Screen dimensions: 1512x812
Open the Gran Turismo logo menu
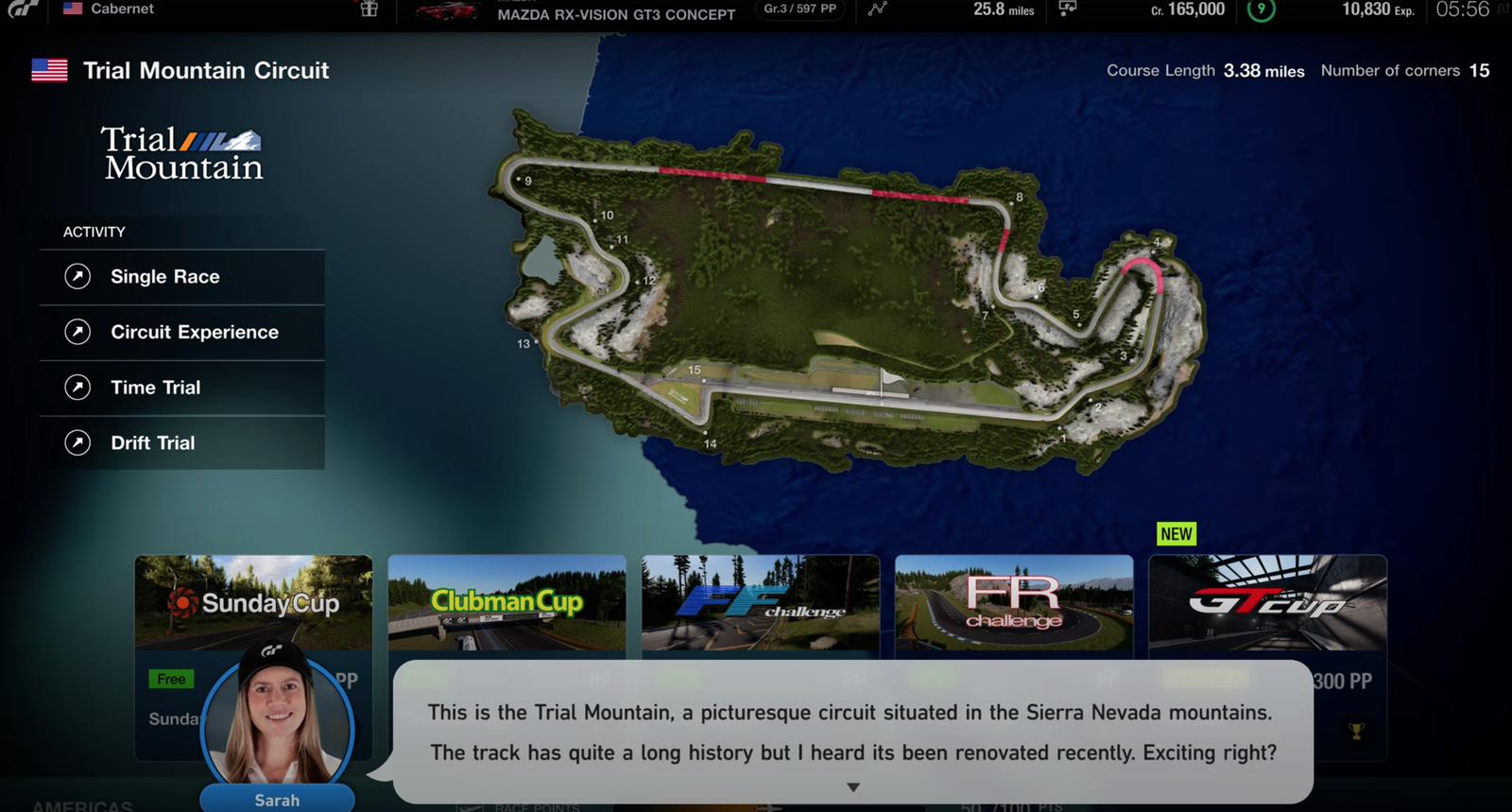tap(24, 9)
